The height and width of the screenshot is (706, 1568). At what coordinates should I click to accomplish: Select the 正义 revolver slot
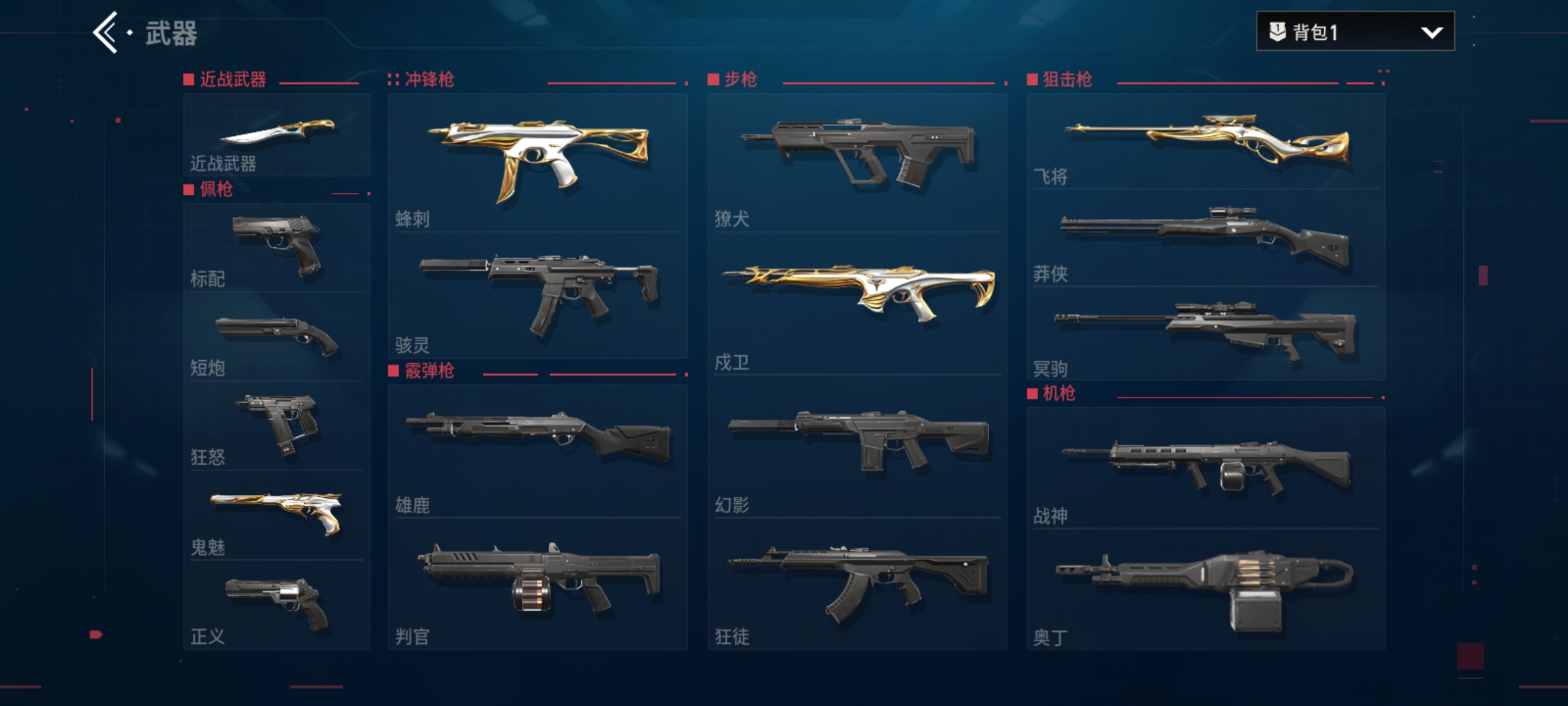tap(276, 604)
